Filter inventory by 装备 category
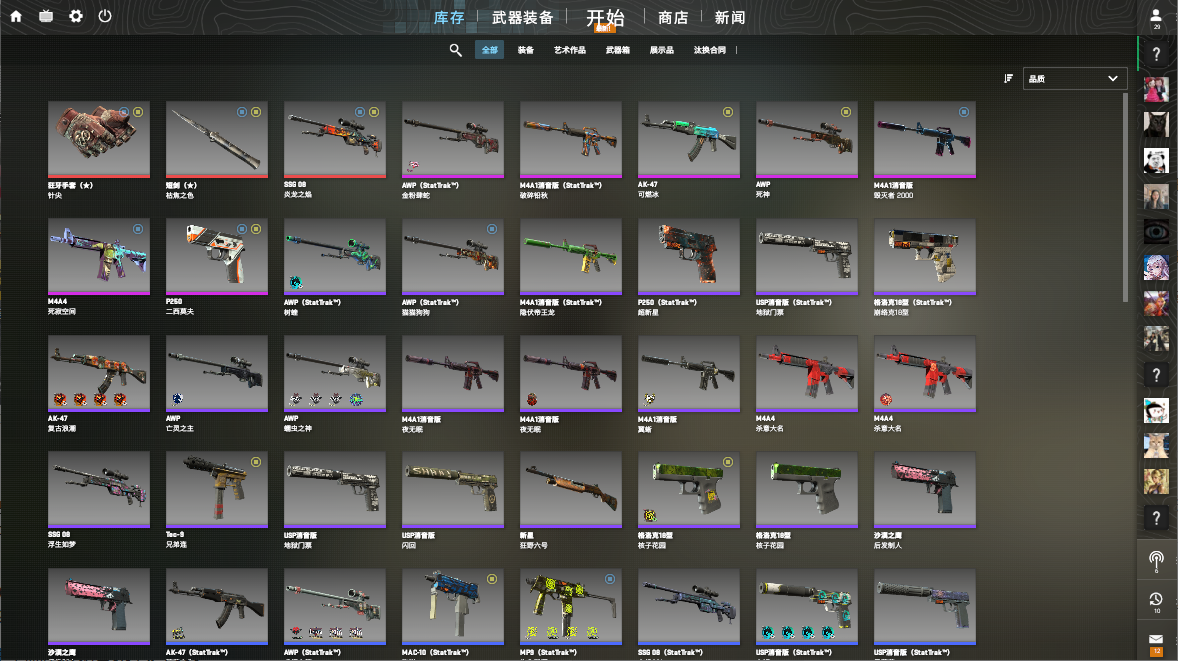Viewport: 1178px width, 661px height. (526, 50)
